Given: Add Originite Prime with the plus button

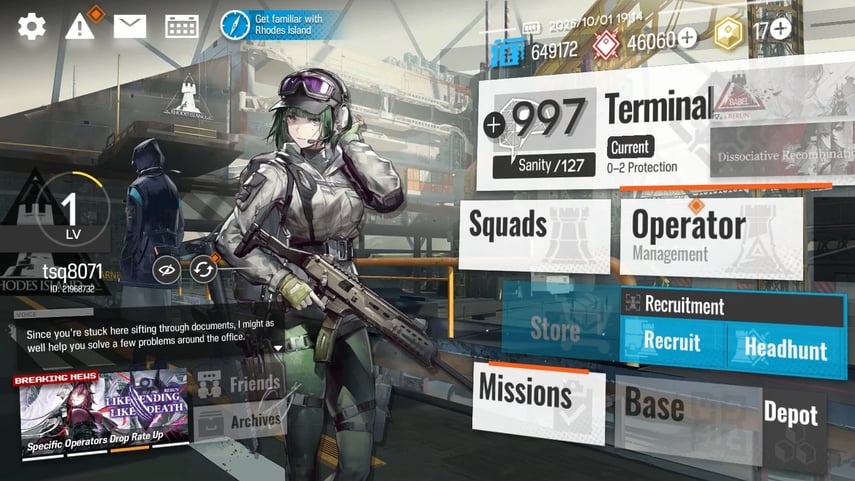Looking at the screenshot, I should coord(780,29).
